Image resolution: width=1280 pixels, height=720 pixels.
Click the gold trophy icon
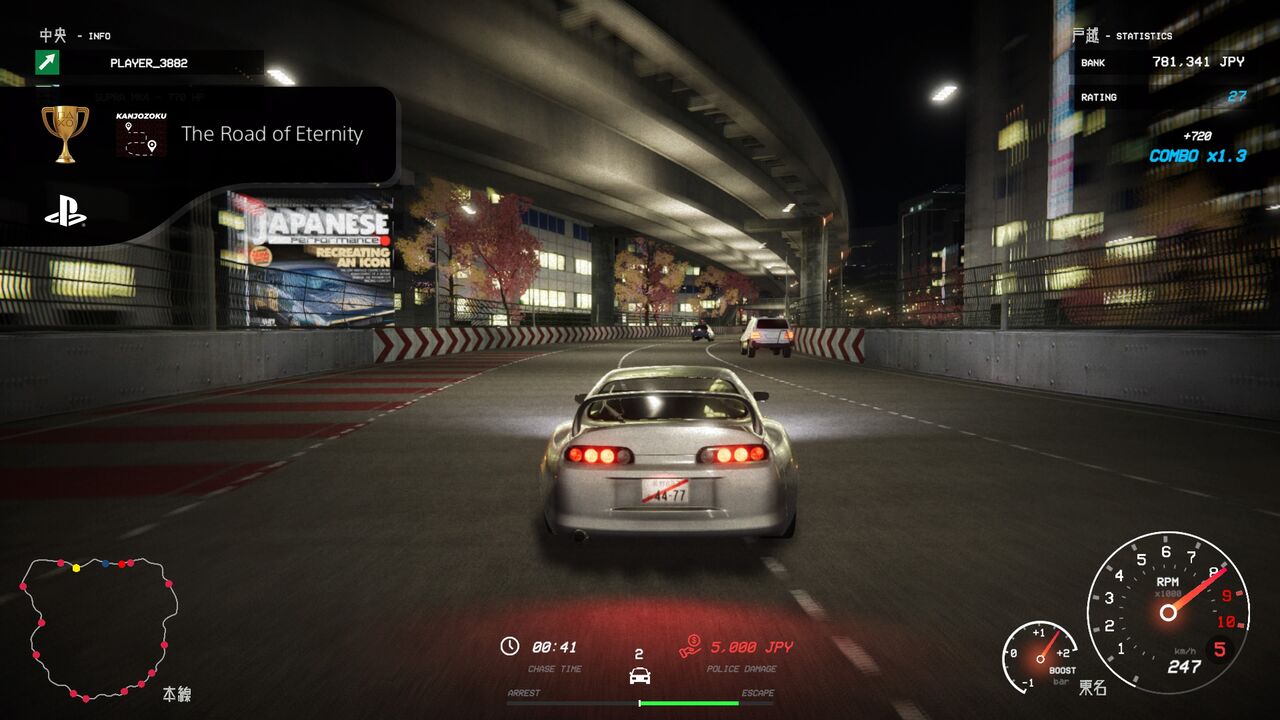coord(65,133)
